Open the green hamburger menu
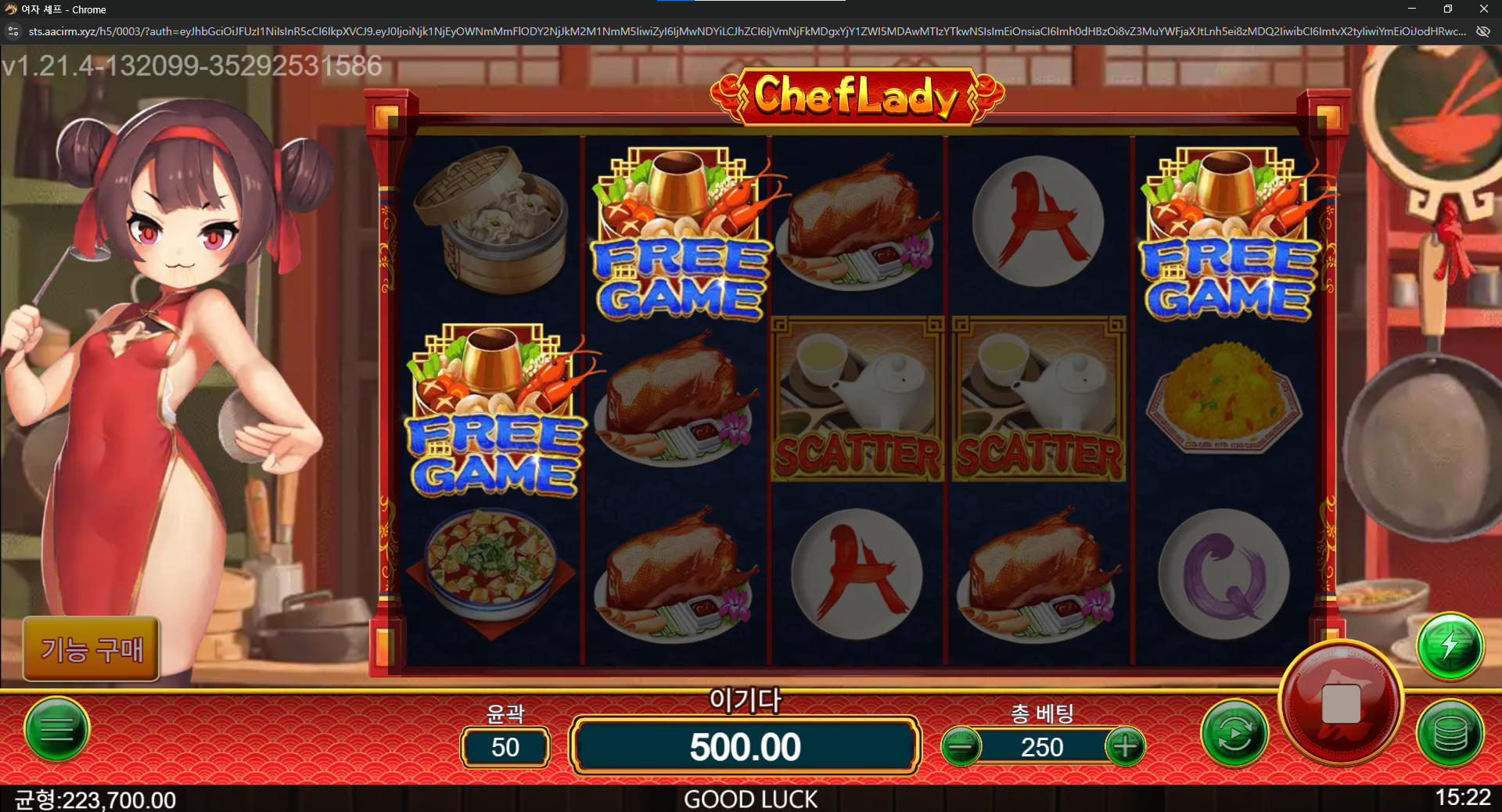This screenshot has width=1502, height=812. pyautogui.click(x=57, y=730)
